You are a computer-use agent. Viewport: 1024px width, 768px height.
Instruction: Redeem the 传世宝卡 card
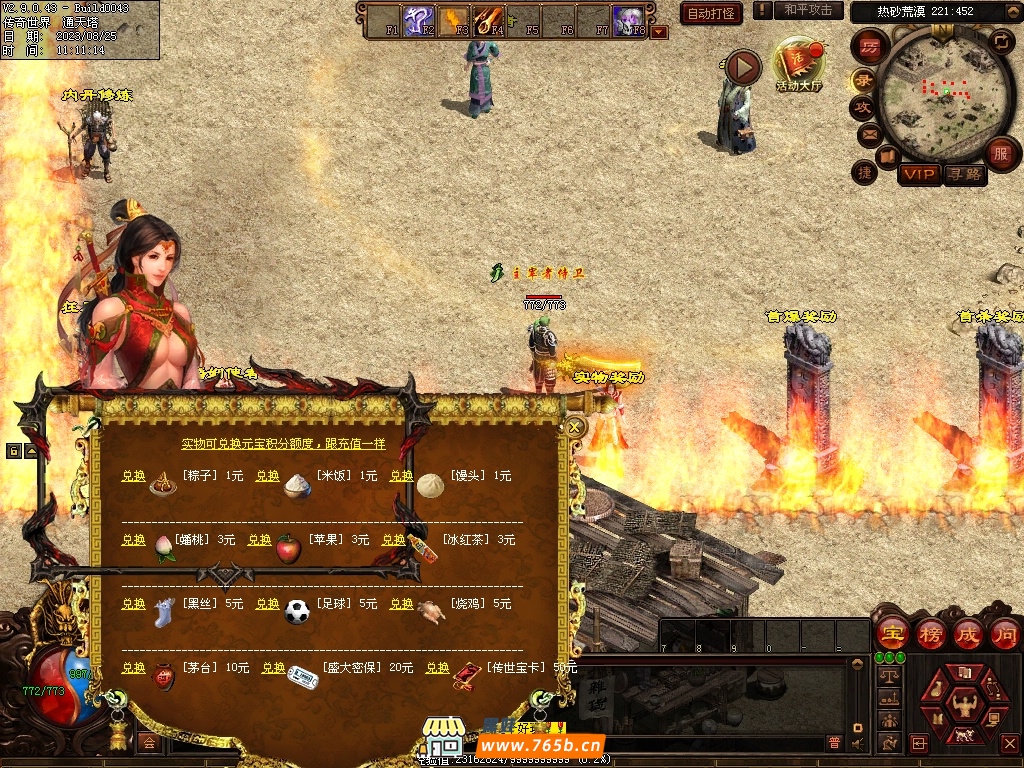click(x=437, y=668)
